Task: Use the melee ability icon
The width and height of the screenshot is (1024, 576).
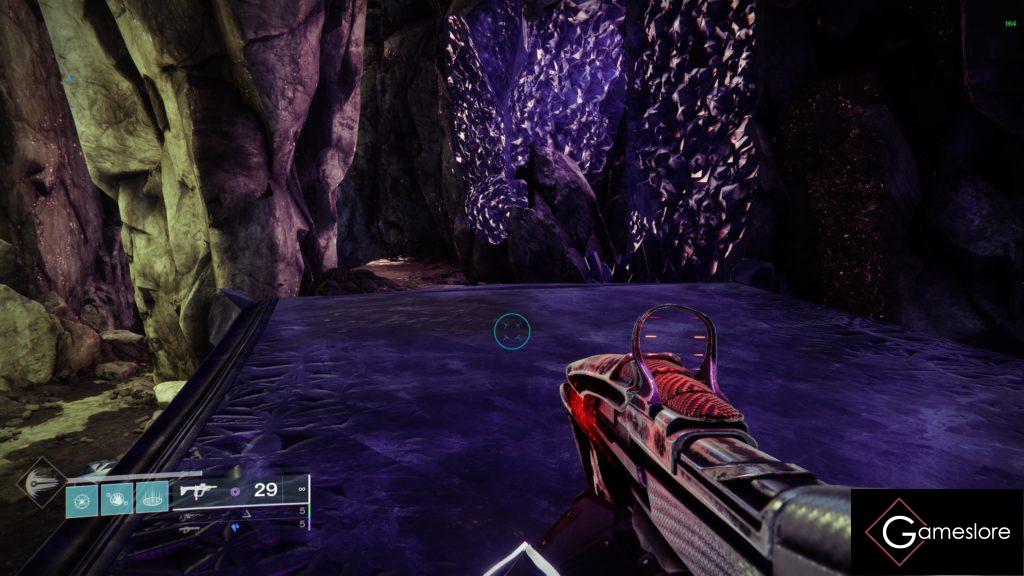Action: [117, 499]
